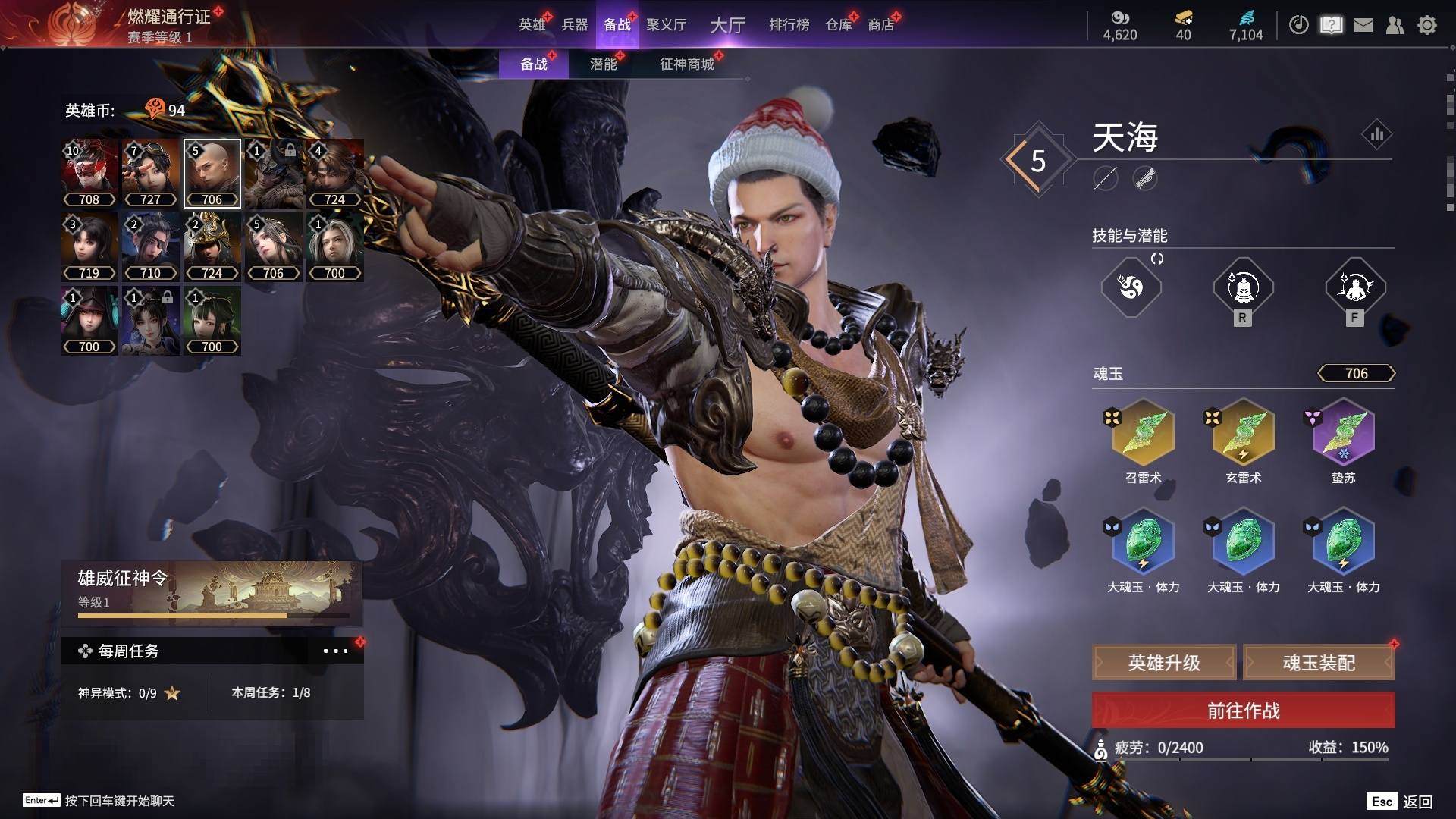Open the 商店 shop menu
Image resolution: width=1456 pixels, height=819 pixels.
point(880,24)
